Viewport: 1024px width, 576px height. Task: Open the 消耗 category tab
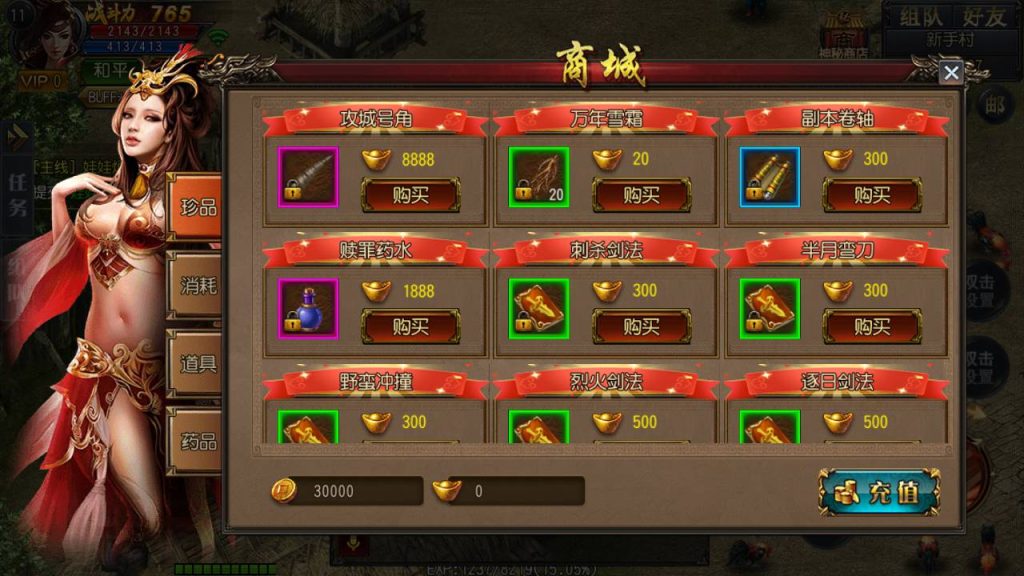click(x=196, y=285)
